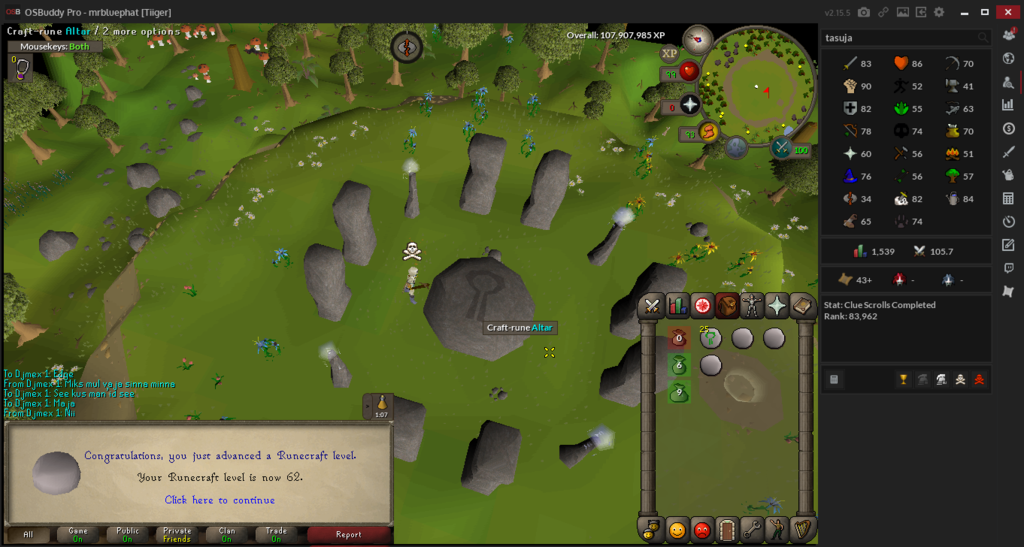
Task: Open the Logout door tab
Action: point(727,529)
